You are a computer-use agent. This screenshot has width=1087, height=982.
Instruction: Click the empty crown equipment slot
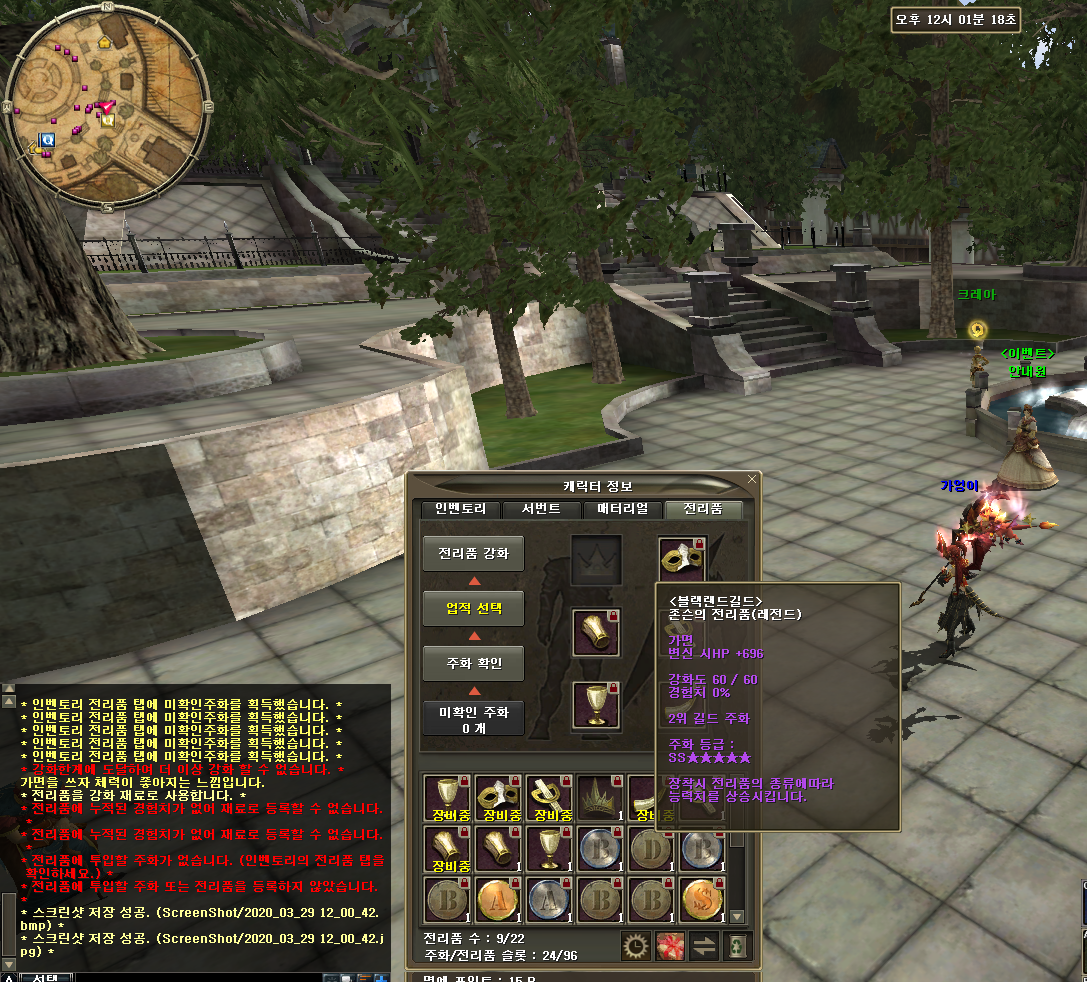596,560
